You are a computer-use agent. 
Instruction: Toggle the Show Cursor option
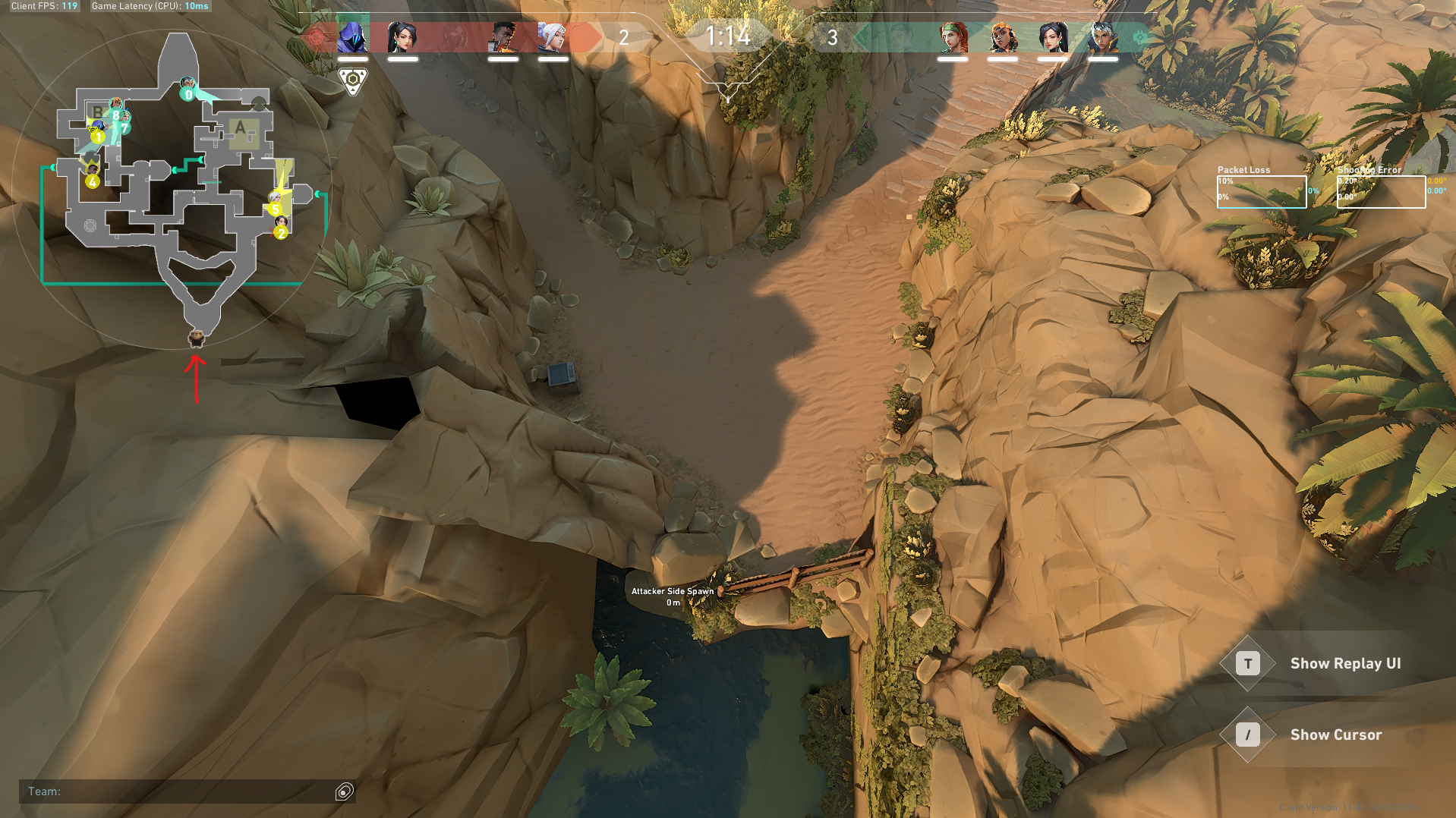(1335, 735)
